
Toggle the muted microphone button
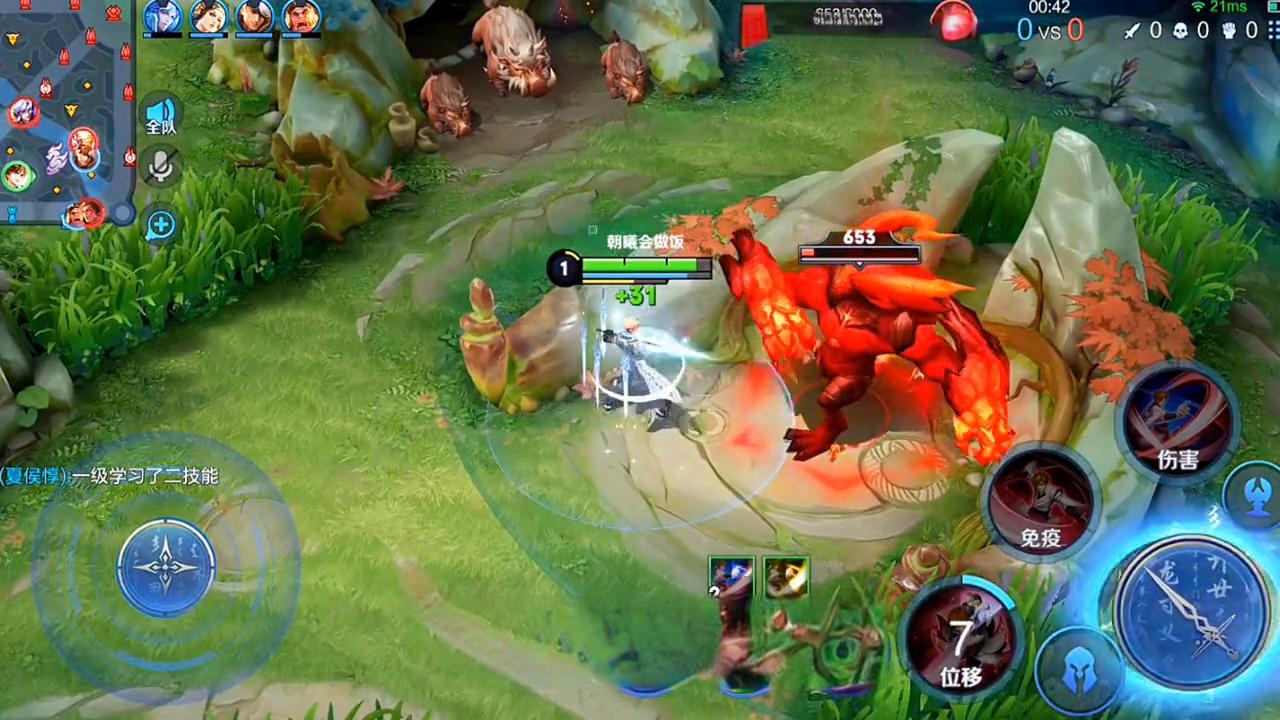[x=160, y=166]
